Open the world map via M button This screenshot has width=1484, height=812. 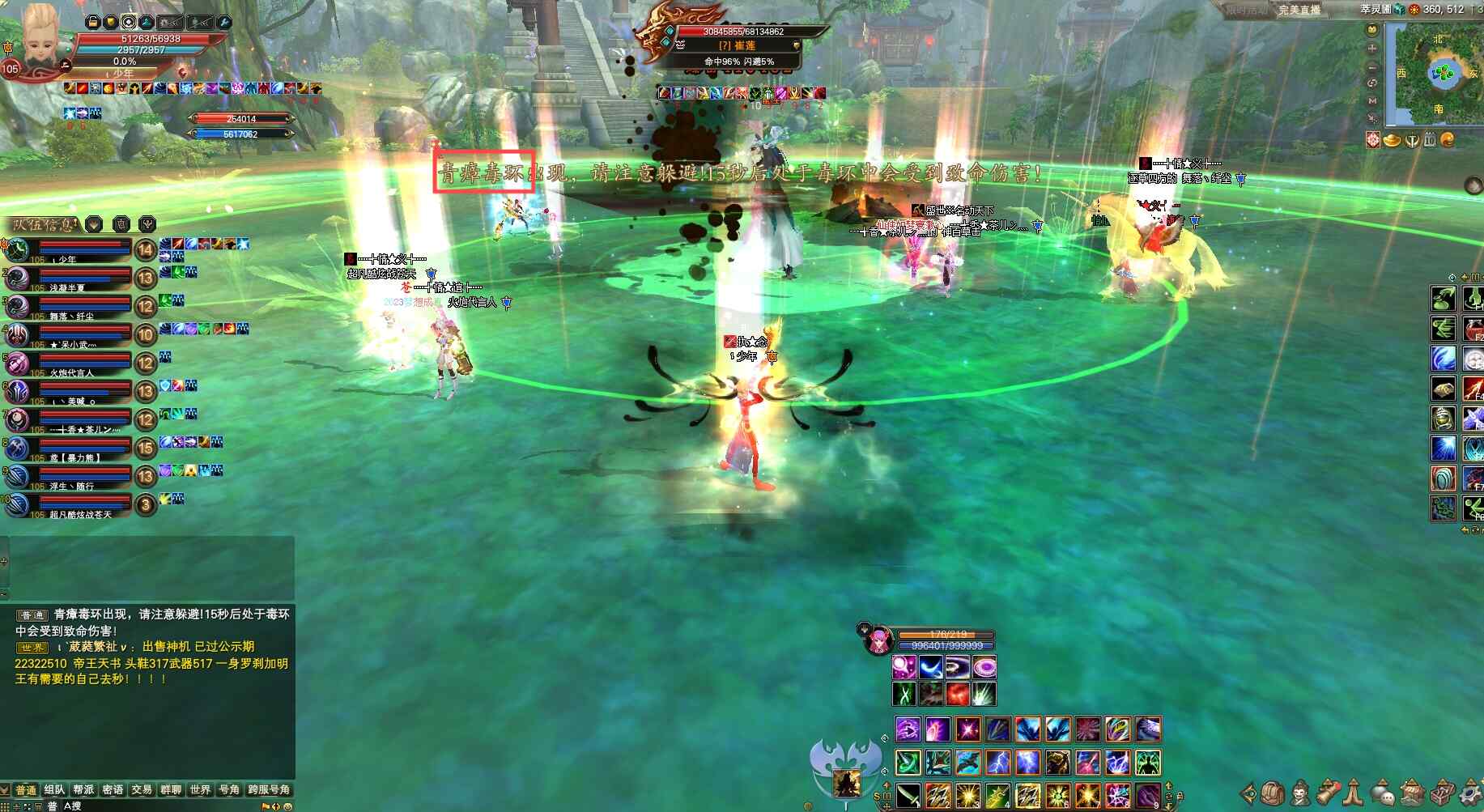(1372, 101)
